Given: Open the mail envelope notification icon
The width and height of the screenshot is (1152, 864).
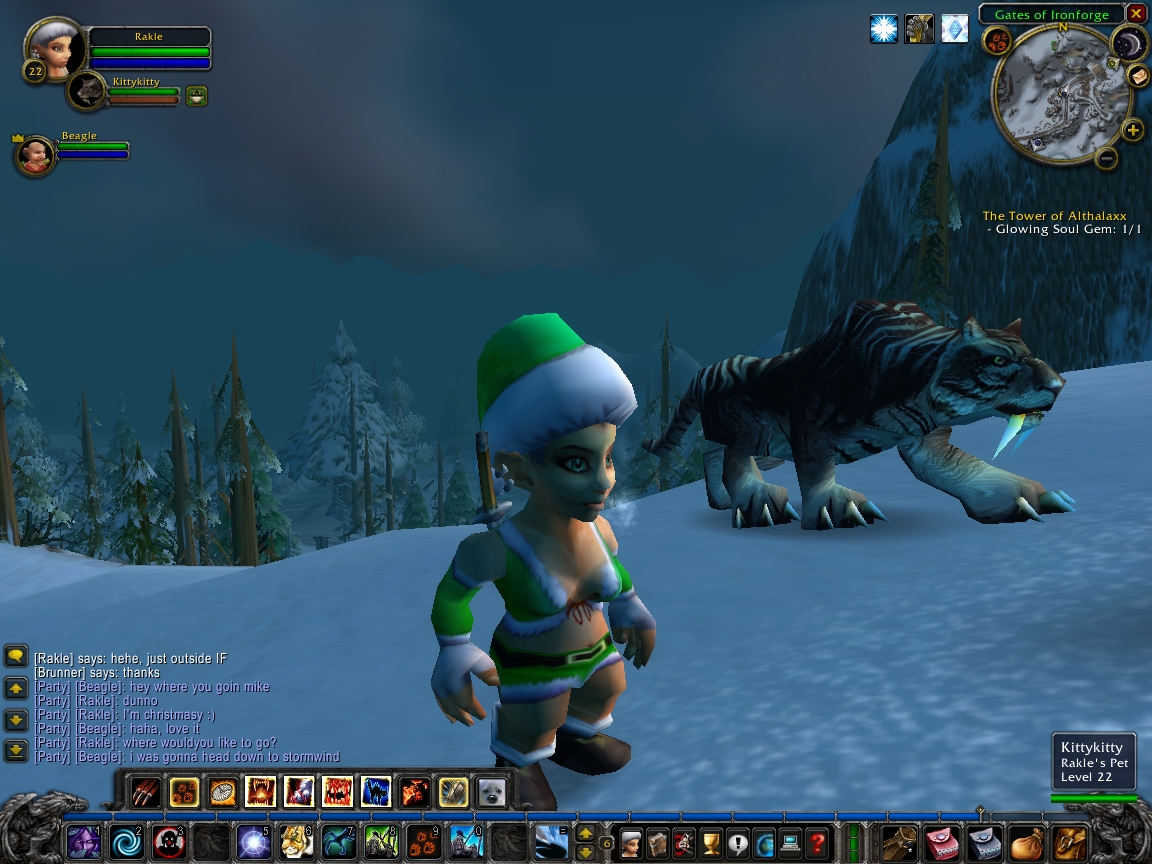Looking at the screenshot, I should click(x=1138, y=76).
